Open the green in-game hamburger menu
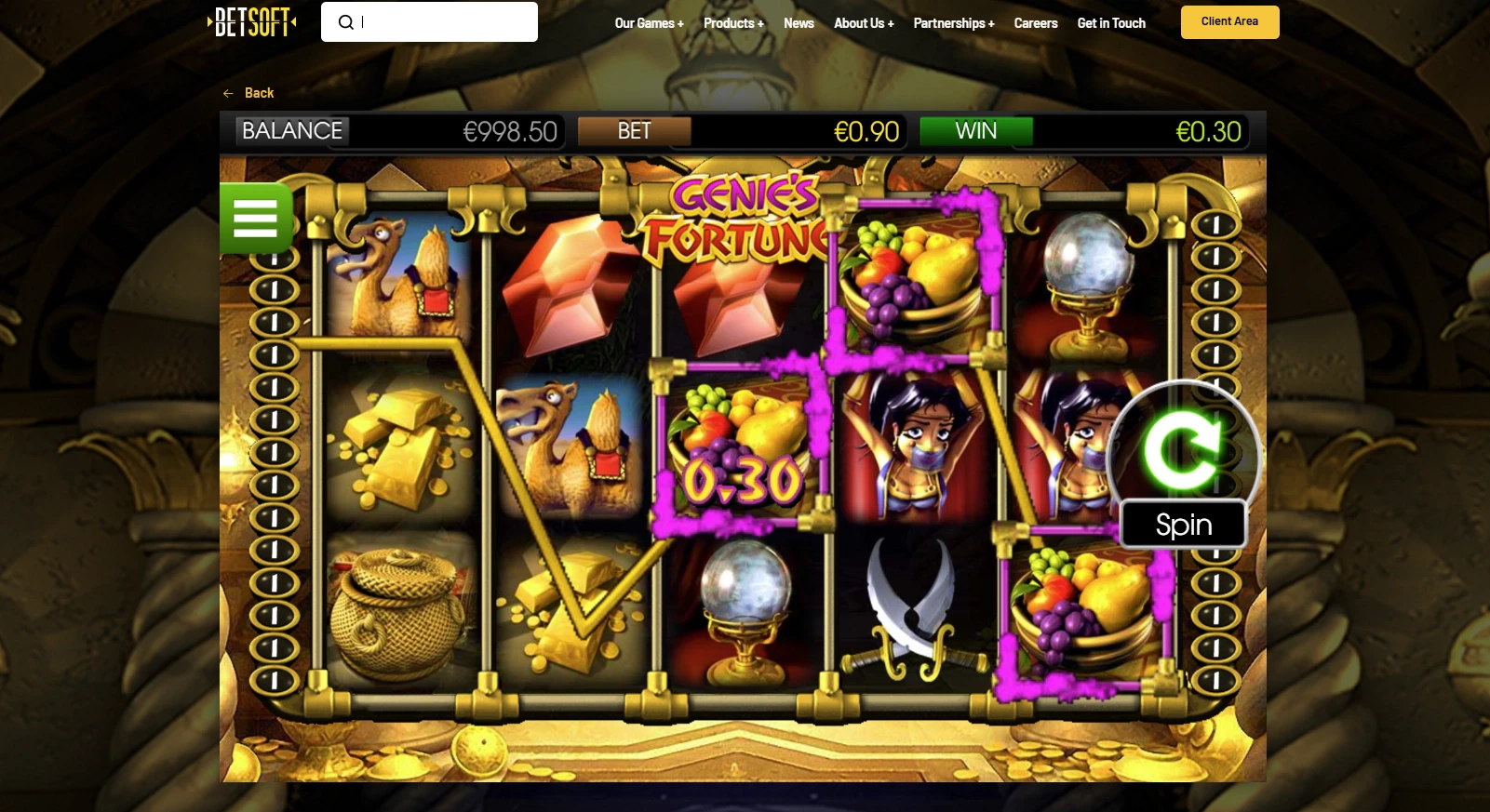Screen dimensions: 1490x812 (x=256, y=218)
